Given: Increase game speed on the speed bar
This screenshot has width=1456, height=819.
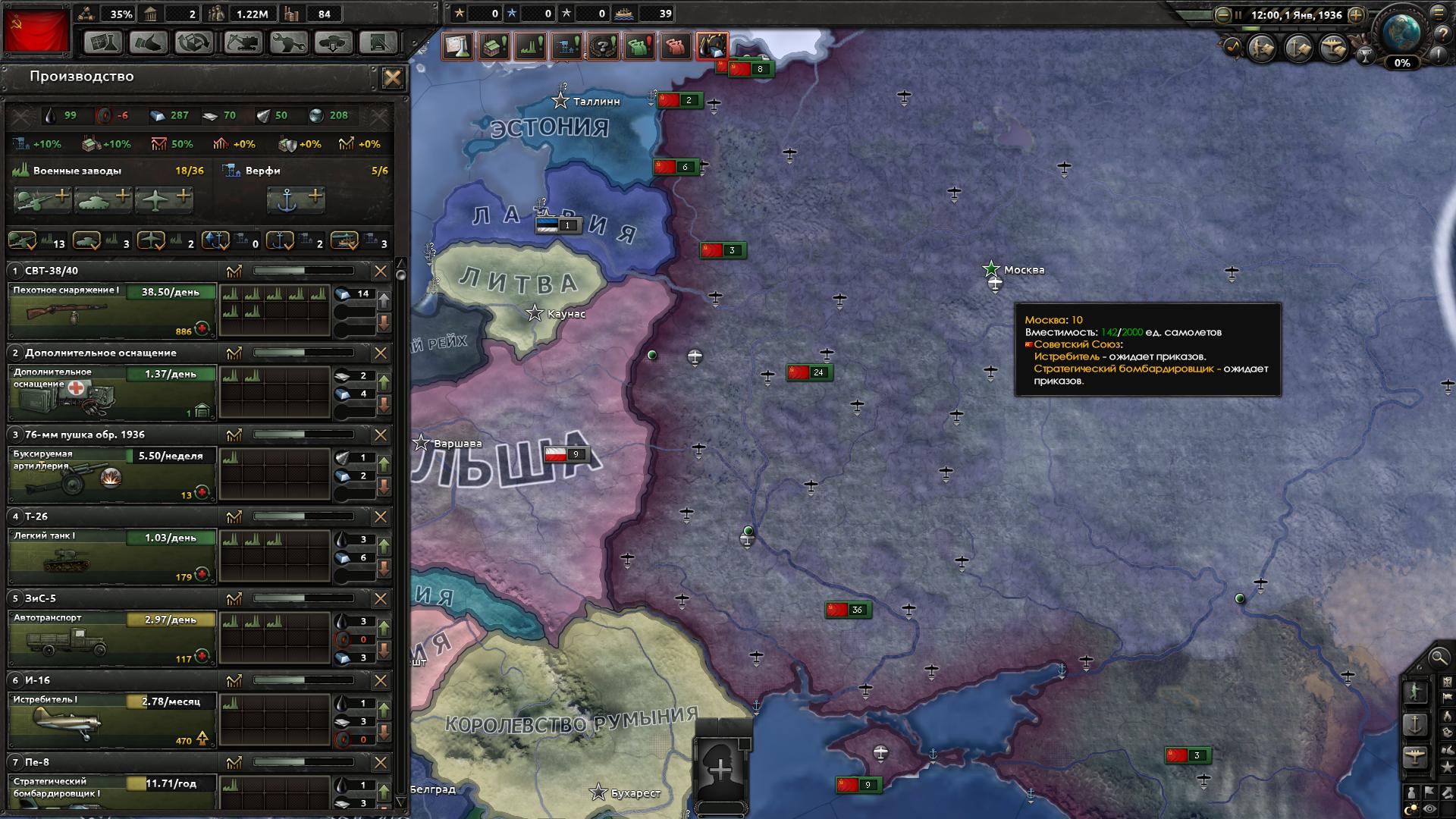Looking at the screenshot, I should pyautogui.click(x=1356, y=15).
